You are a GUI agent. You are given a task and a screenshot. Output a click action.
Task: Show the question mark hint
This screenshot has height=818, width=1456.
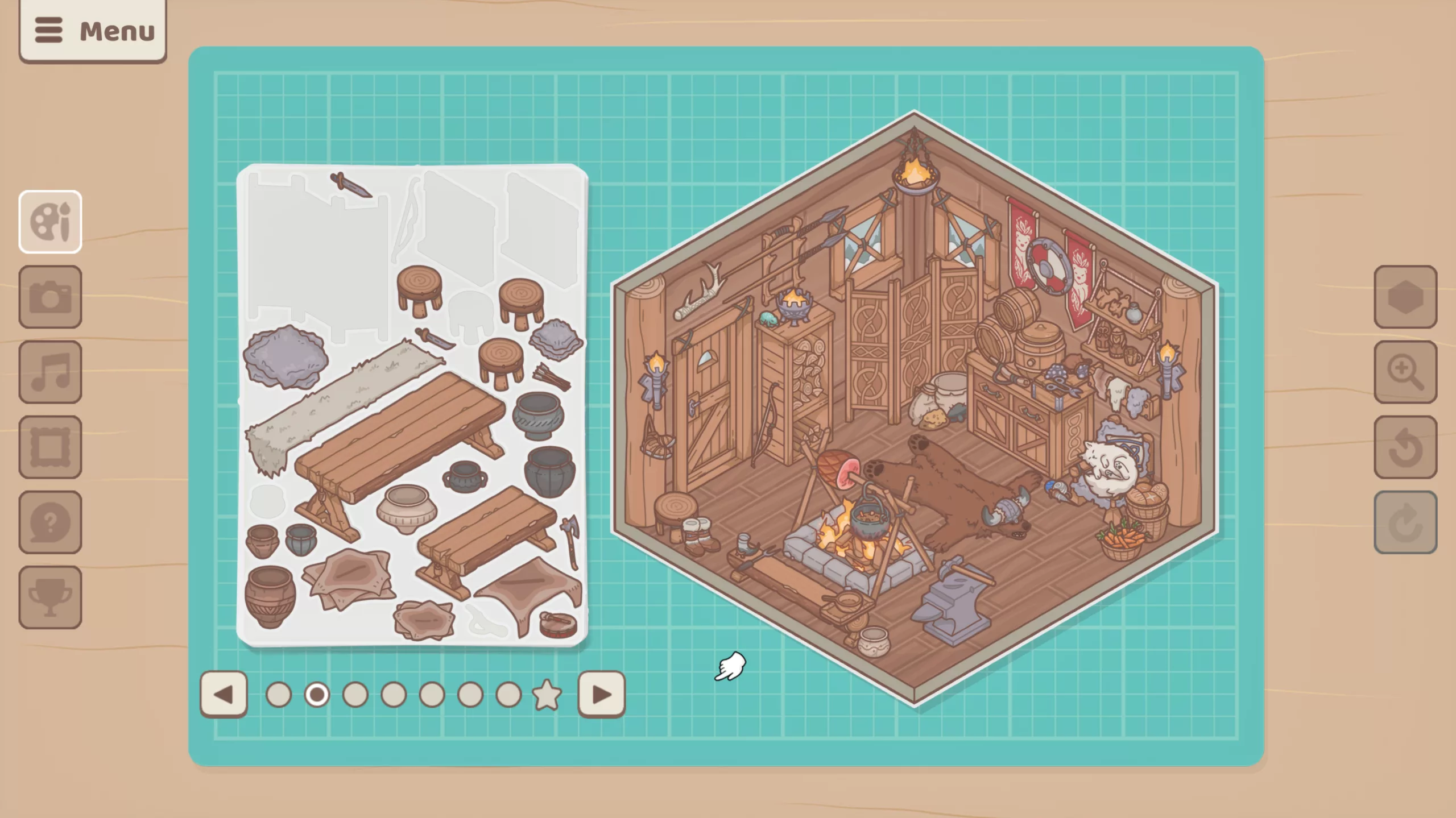(x=50, y=522)
